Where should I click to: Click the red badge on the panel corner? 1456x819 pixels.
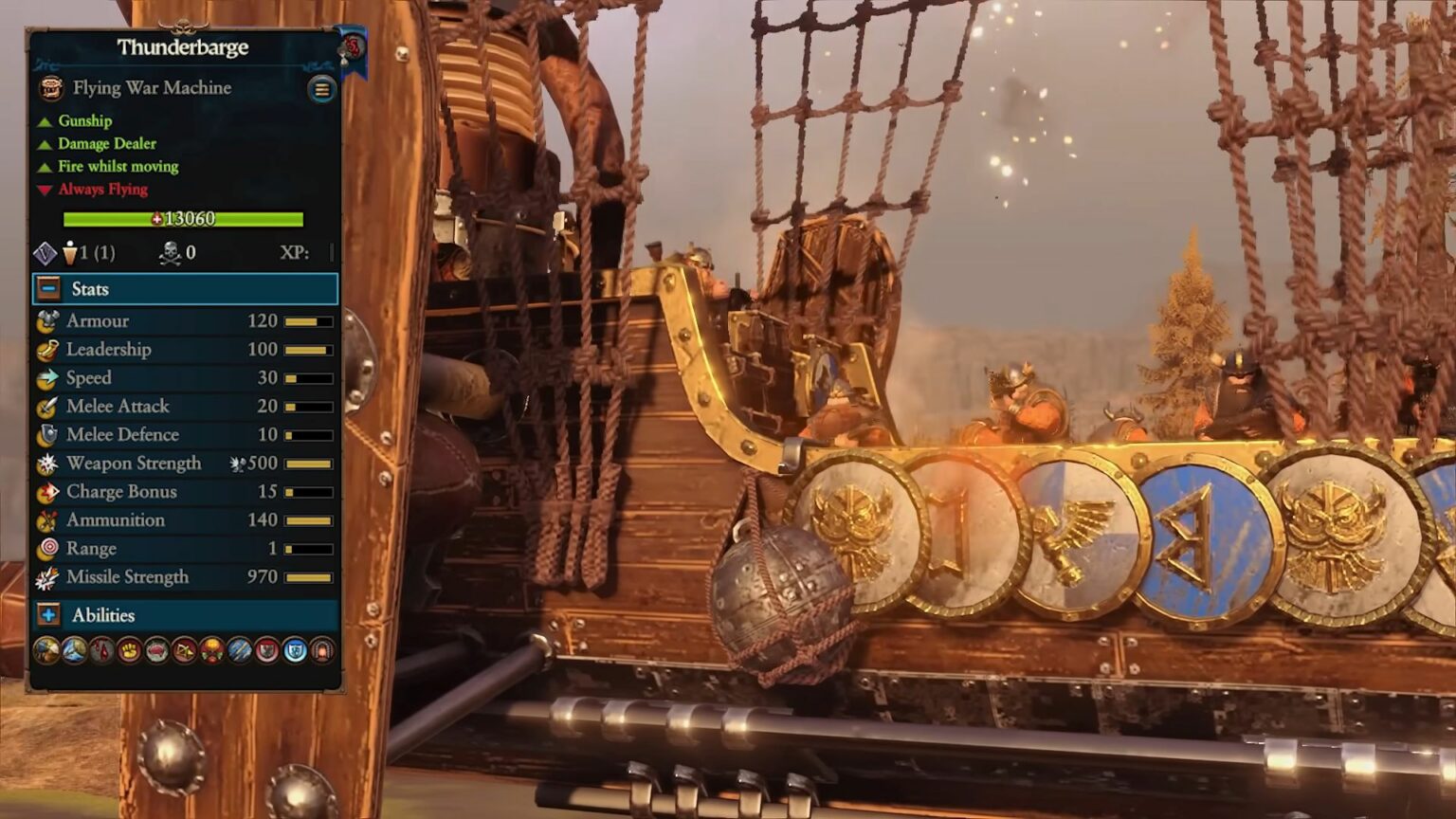pos(353,45)
